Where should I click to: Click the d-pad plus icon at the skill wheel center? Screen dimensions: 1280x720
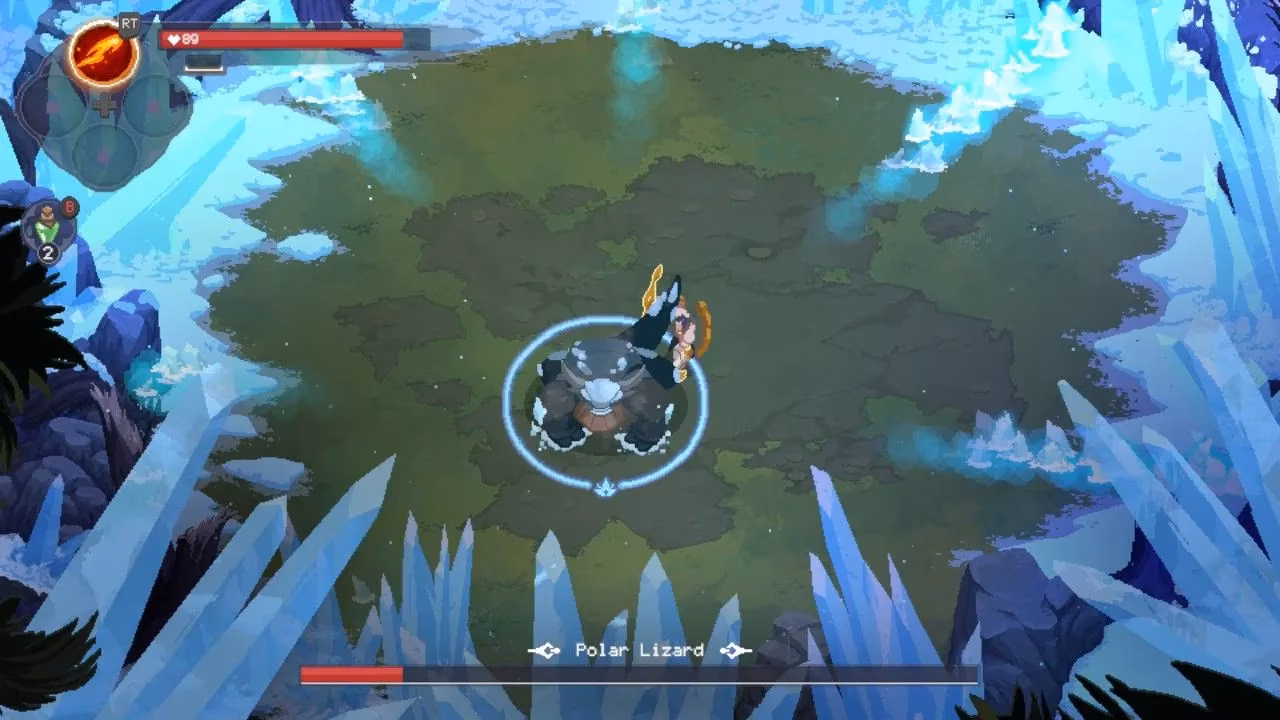point(103,105)
